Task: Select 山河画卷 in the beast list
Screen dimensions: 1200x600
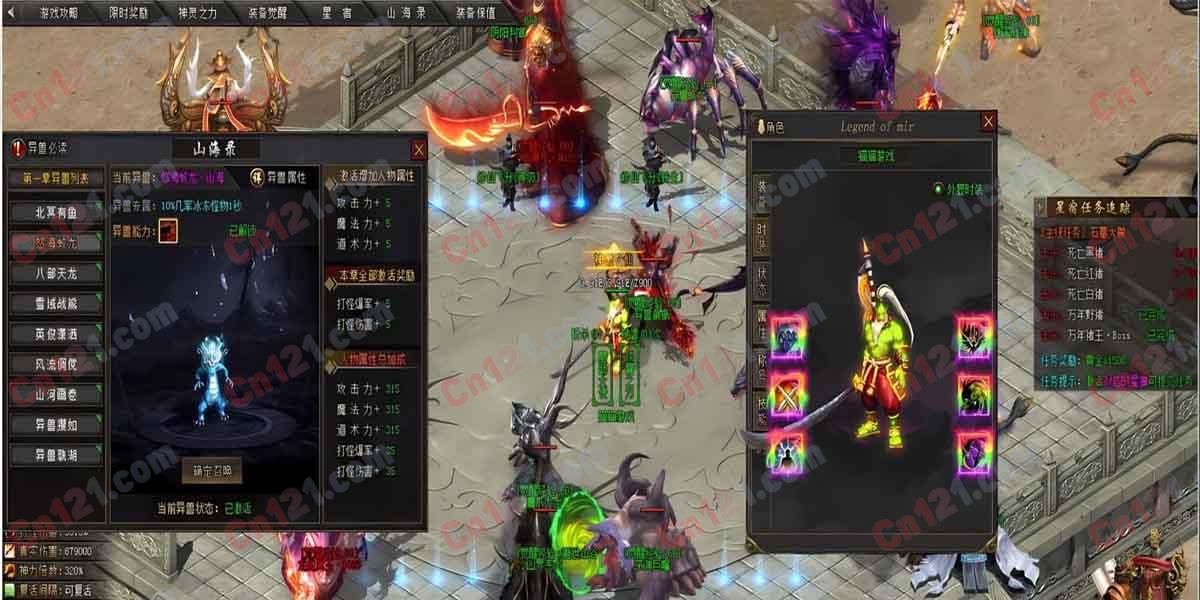Action: point(54,394)
